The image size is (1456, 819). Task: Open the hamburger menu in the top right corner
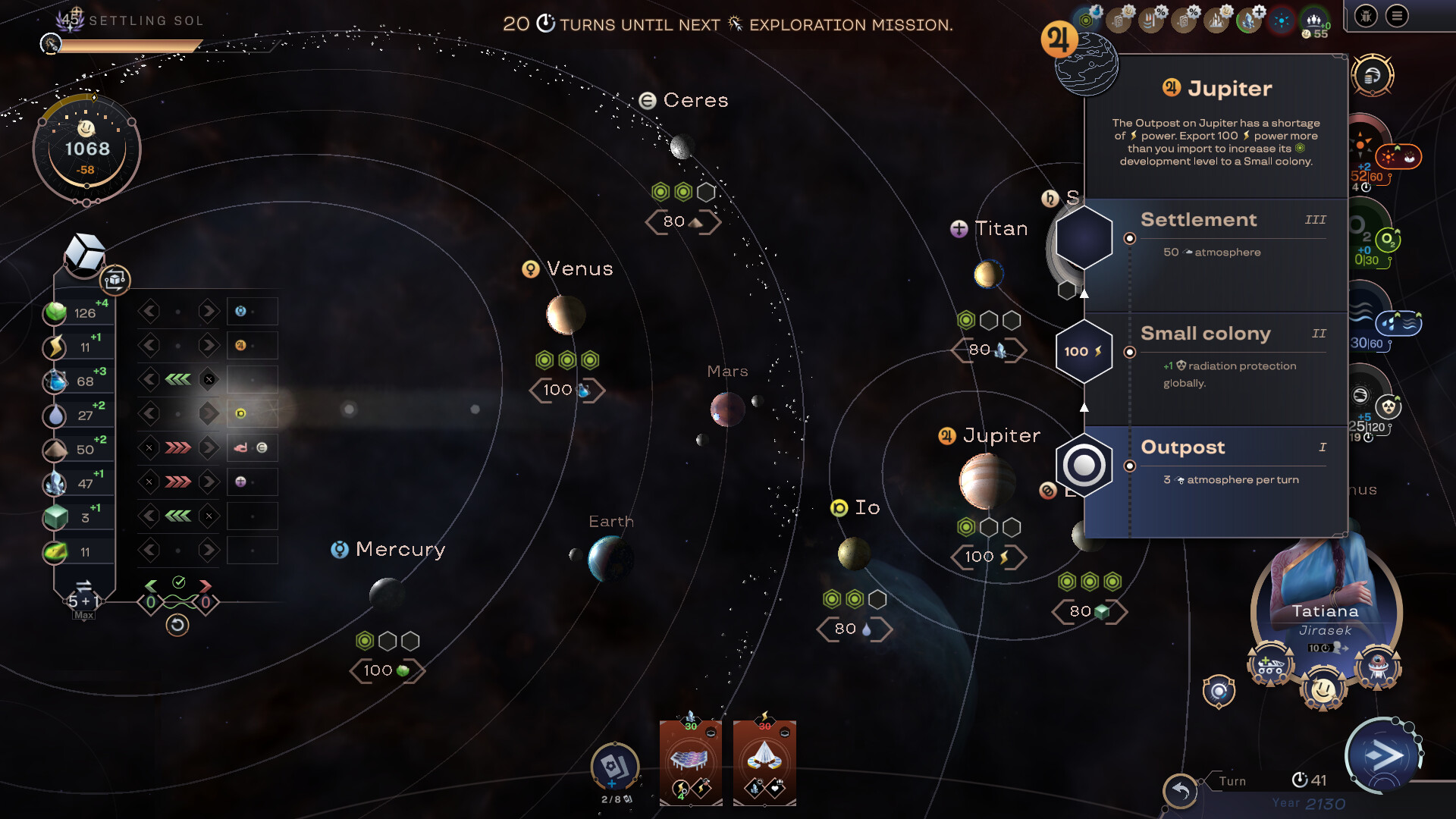click(1395, 17)
